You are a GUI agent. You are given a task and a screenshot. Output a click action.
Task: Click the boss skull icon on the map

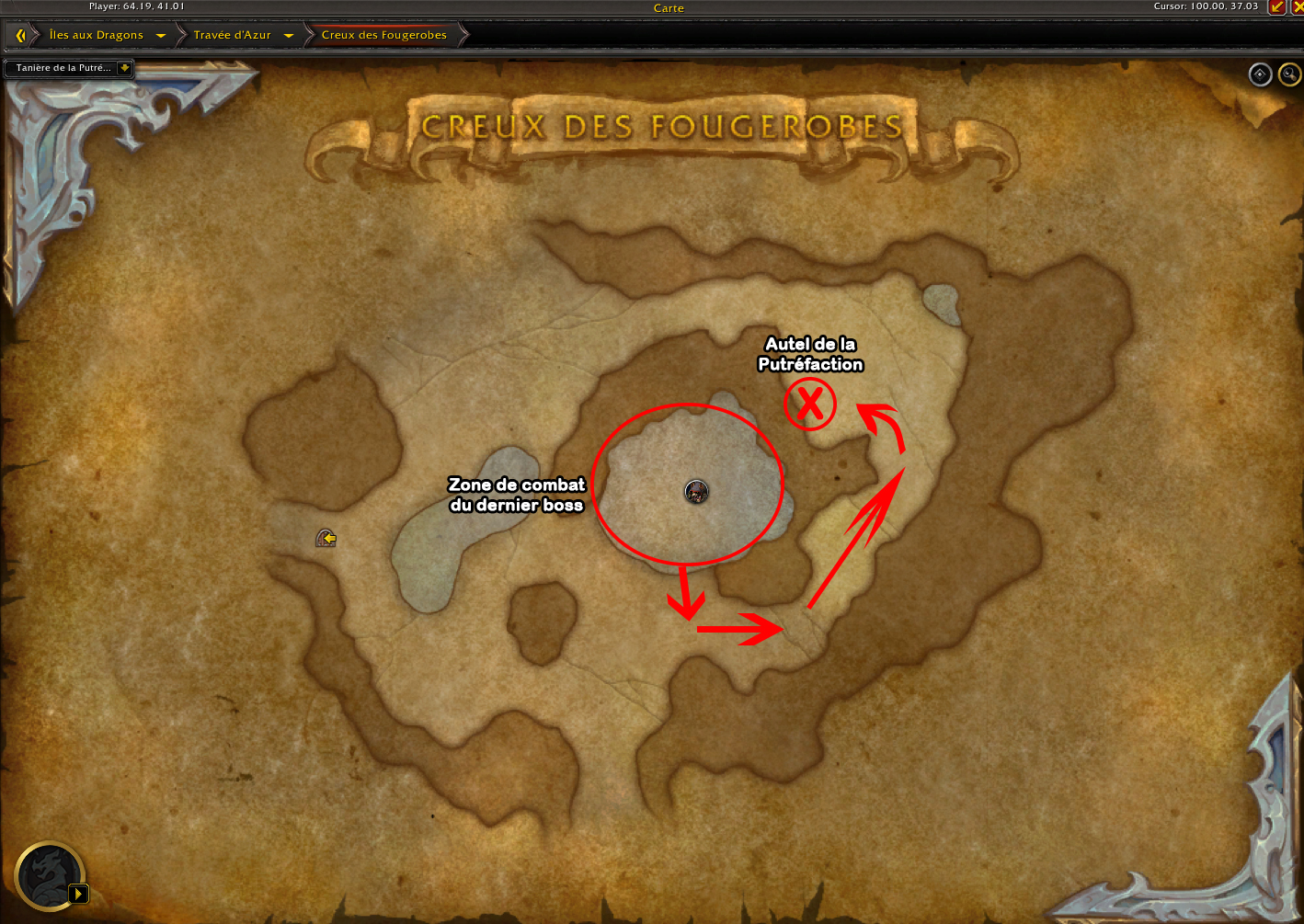[x=696, y=491]
